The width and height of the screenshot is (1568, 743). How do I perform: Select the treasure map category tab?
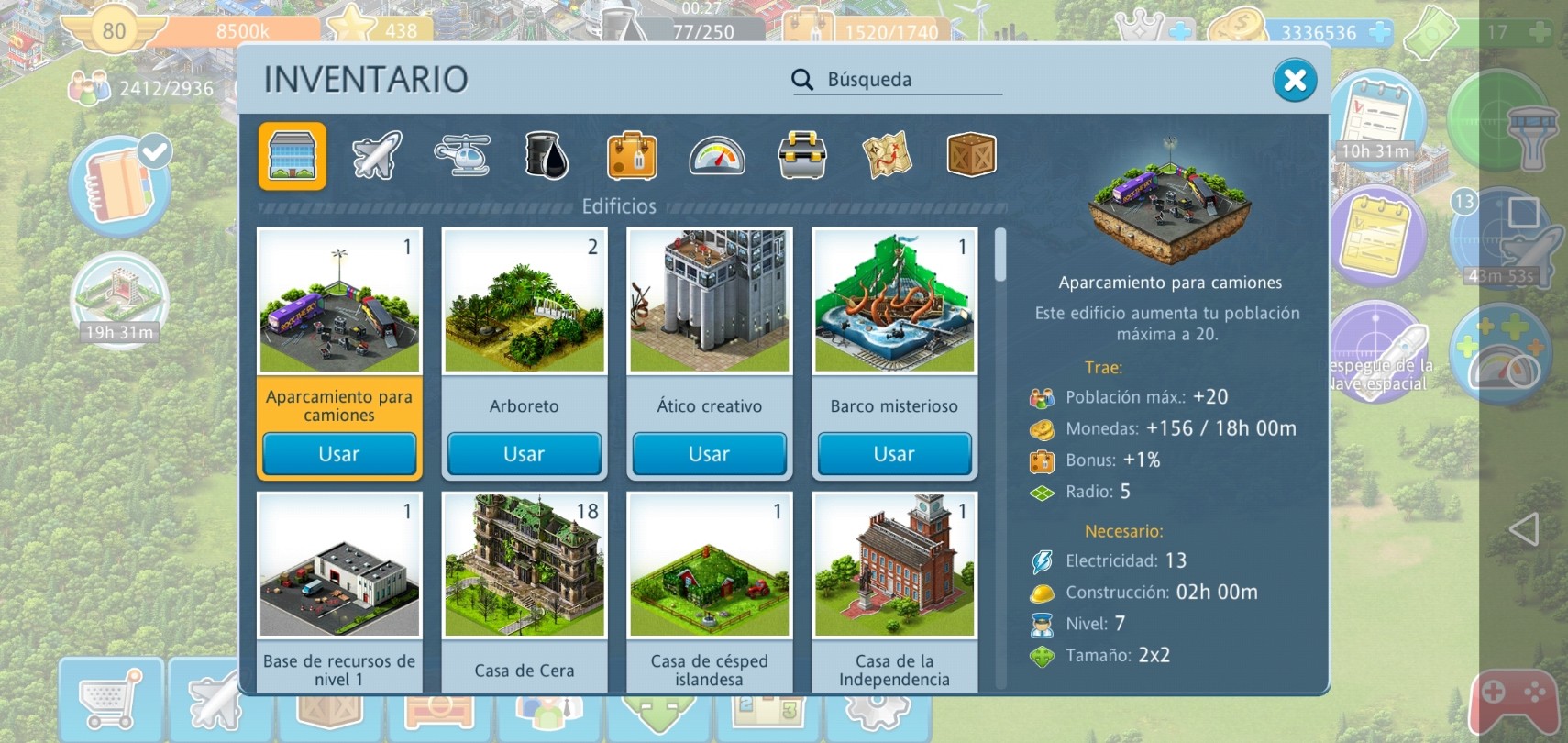click(887, 155)
